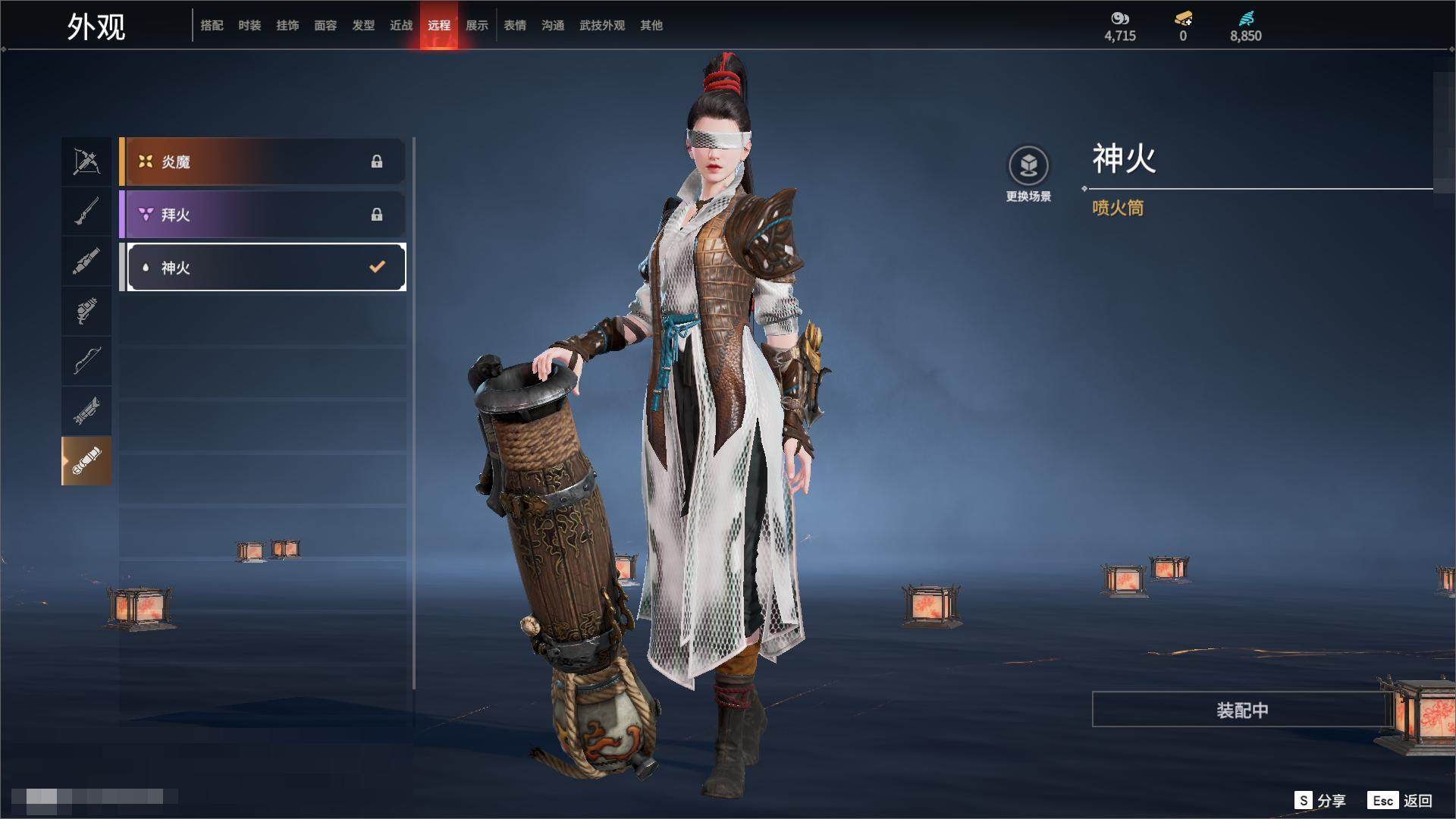Open the 表情 emotes tab
This screenshot has height=819, width=1456.
(515, 25)
